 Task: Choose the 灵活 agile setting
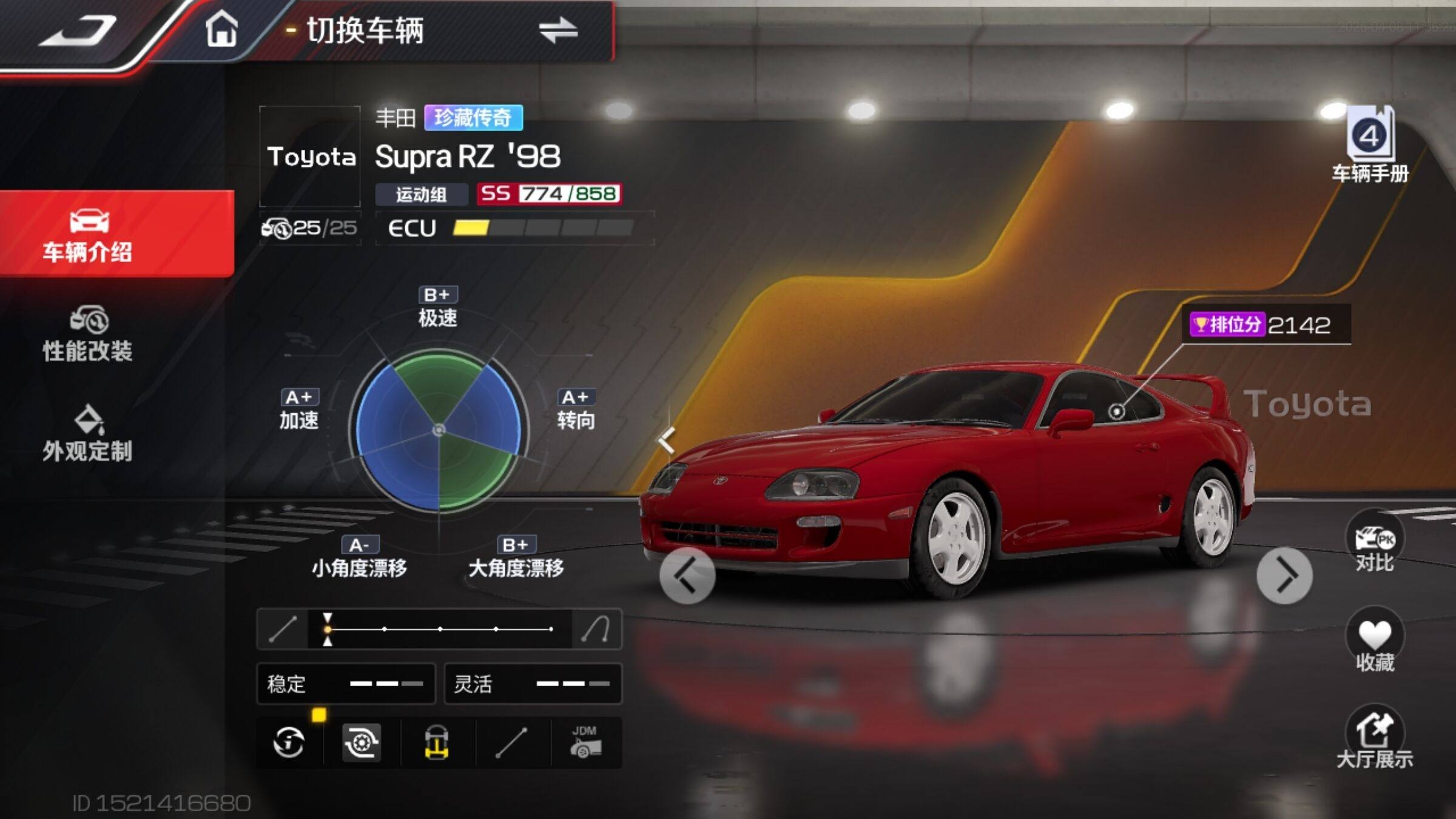click(533, 684)
